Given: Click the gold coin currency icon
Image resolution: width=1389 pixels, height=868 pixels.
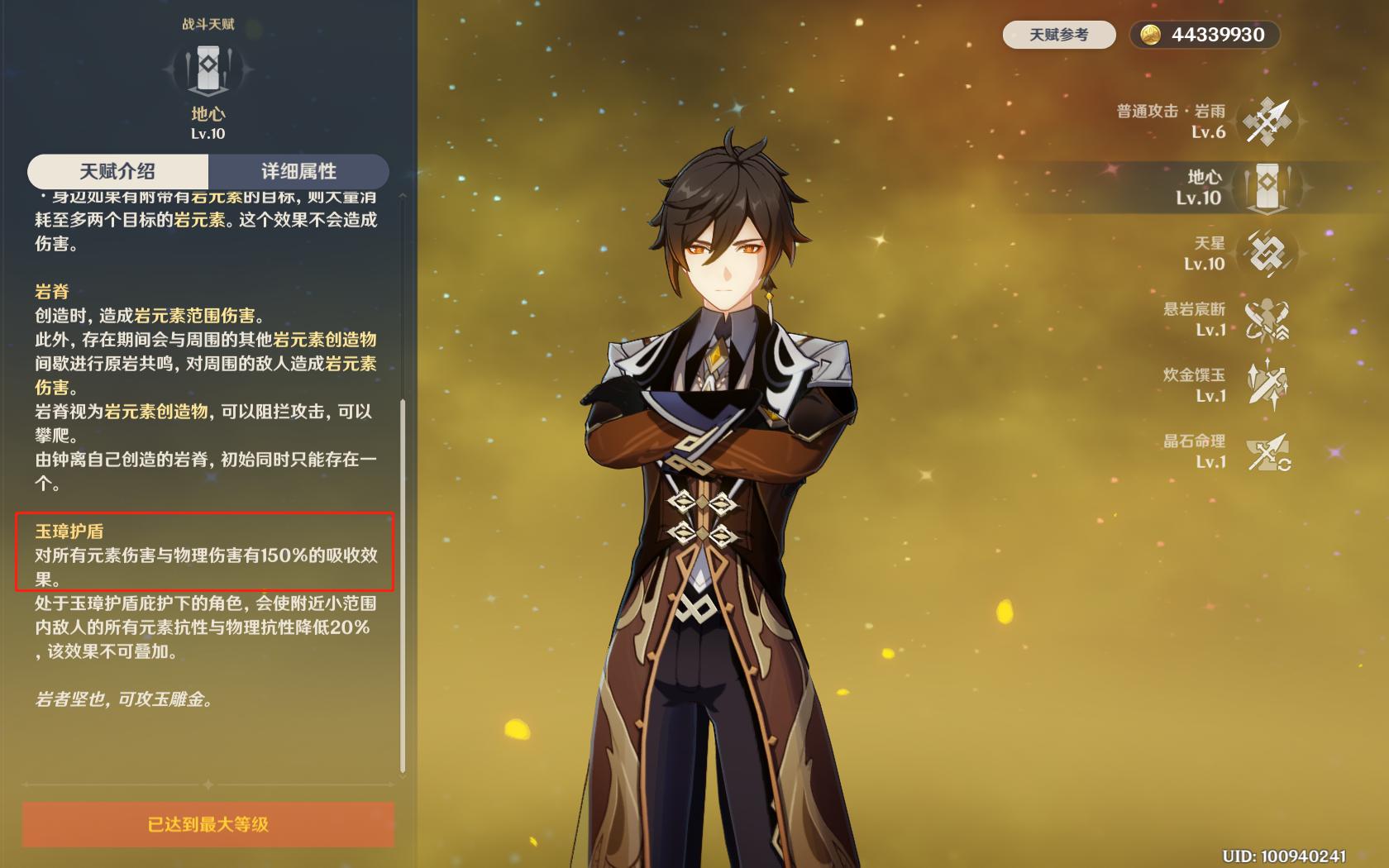Looking at the screenshot, I should (x=1151, y=35).
